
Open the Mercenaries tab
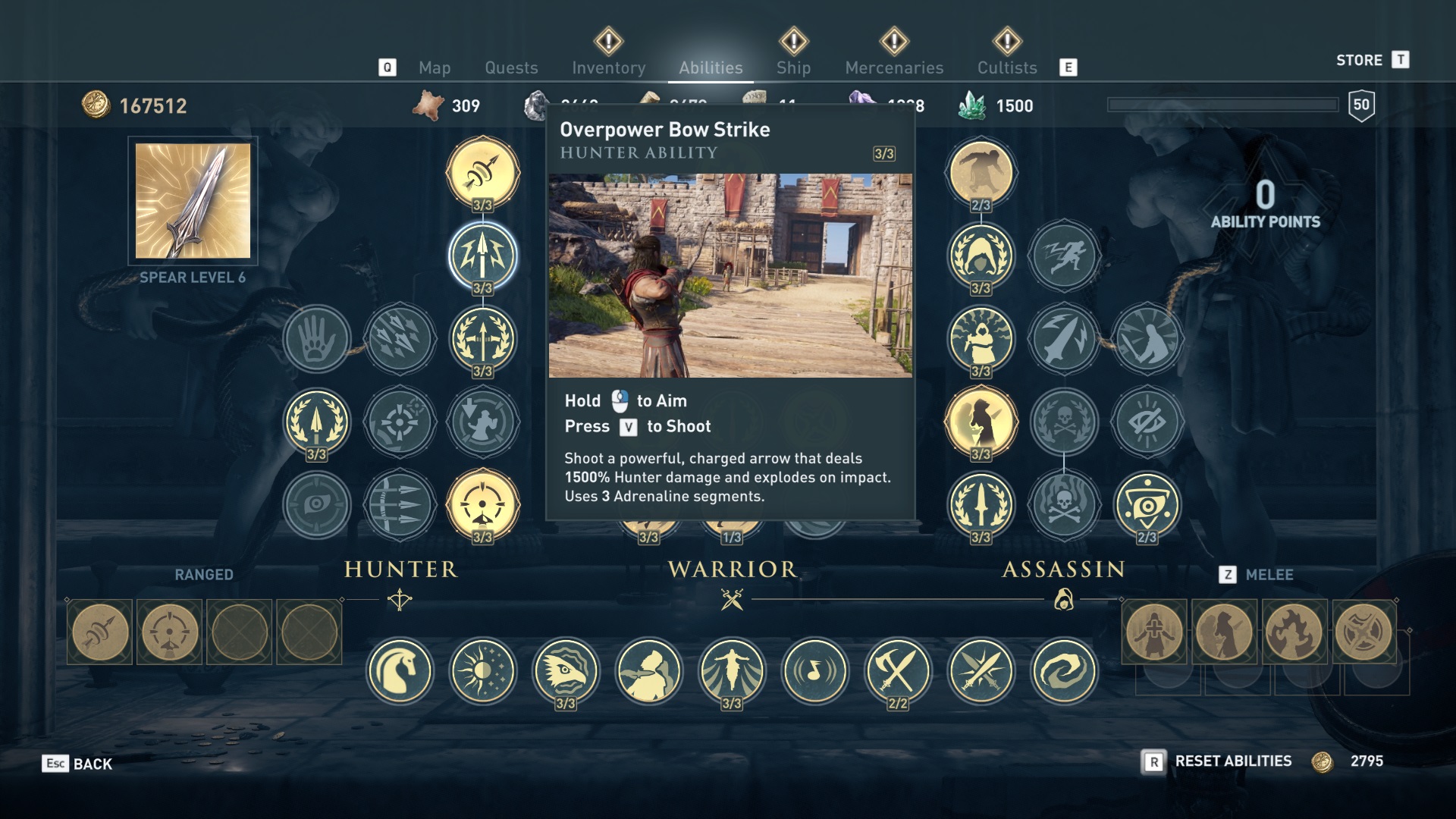point(894,67)
